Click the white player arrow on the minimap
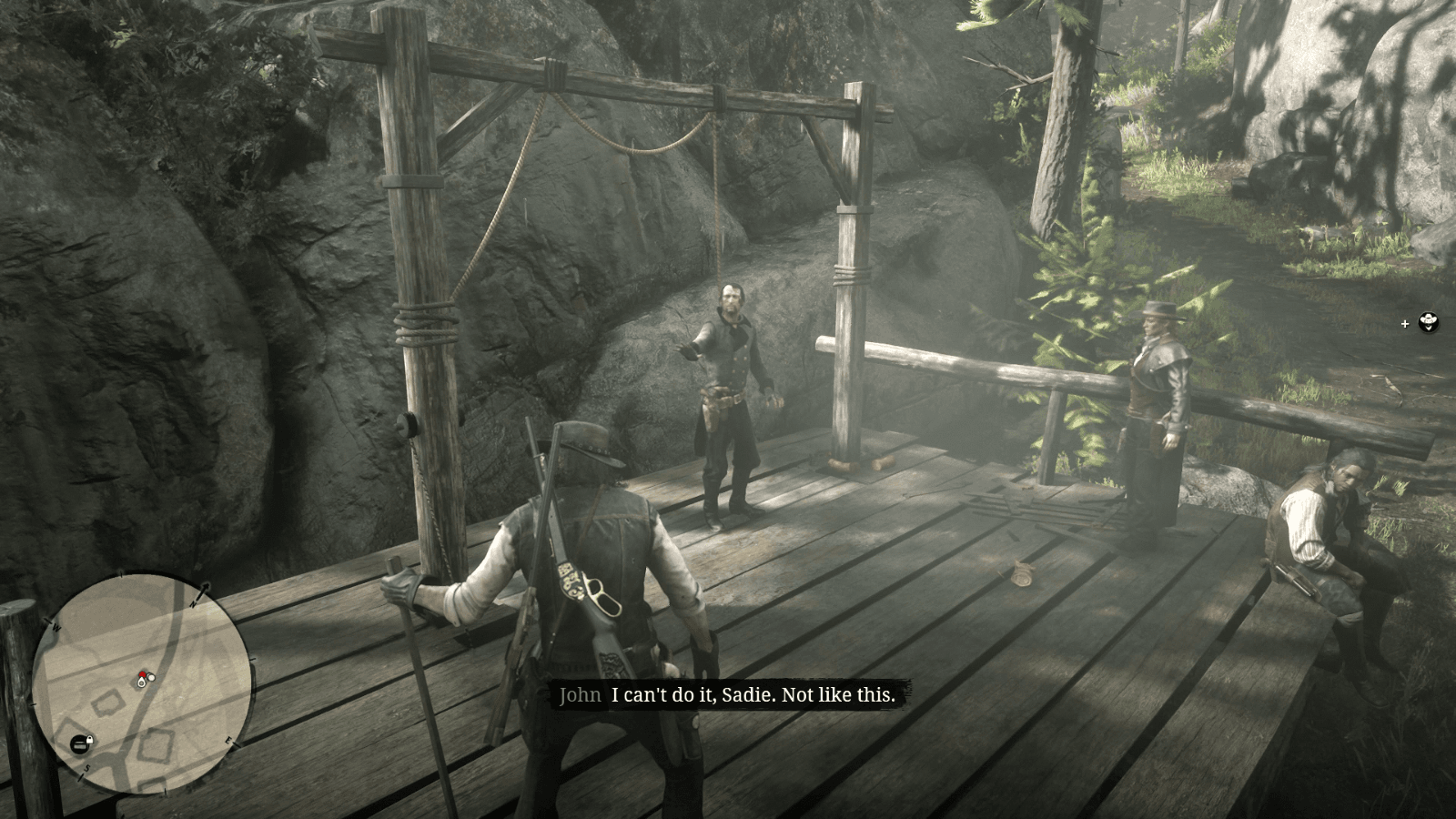Image resolution: width=1456 pixels, height=819 pixels. point(141,683)
